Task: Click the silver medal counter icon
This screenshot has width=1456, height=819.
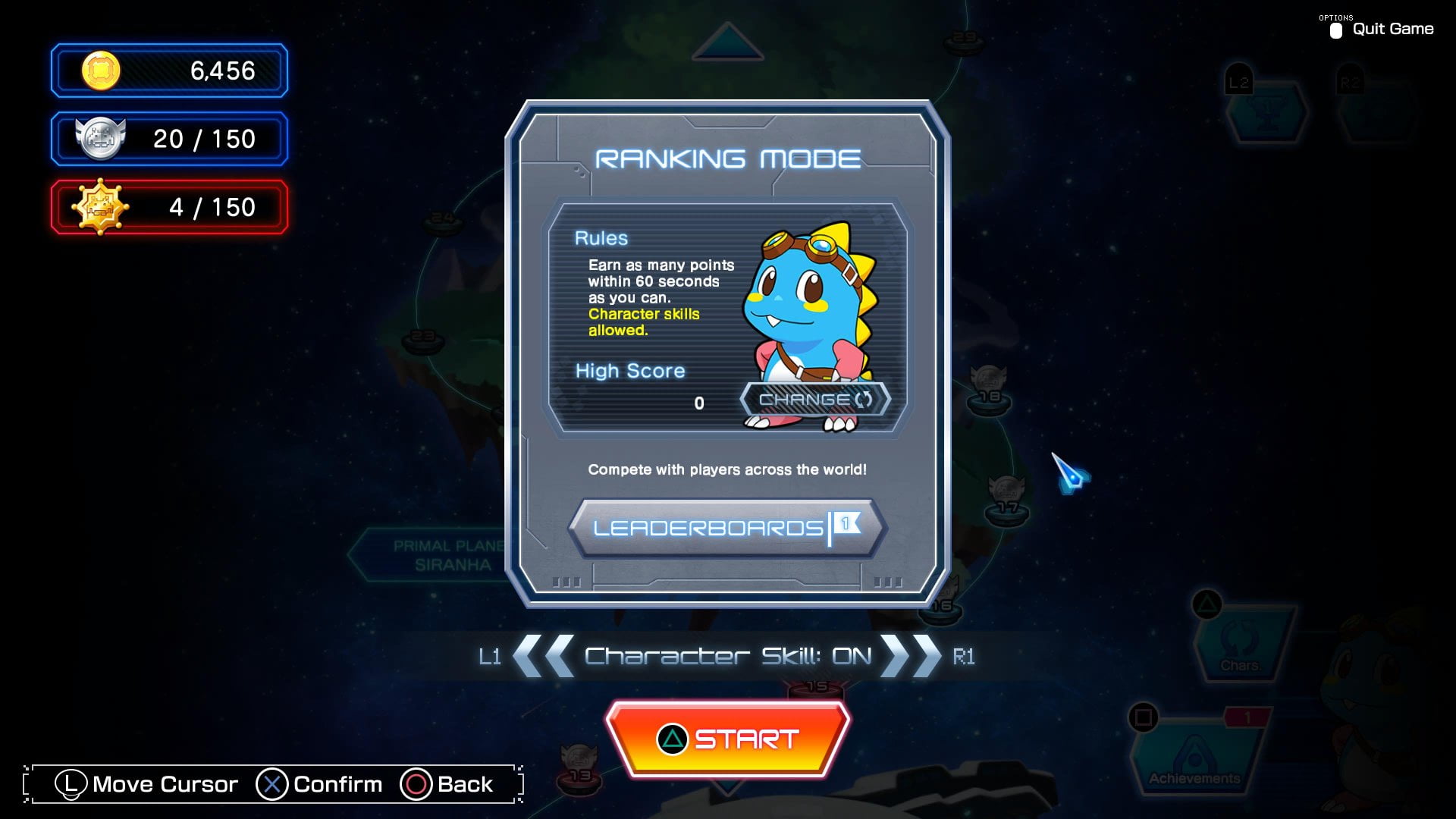Action: pyautogui.click(x=99, y=139)
